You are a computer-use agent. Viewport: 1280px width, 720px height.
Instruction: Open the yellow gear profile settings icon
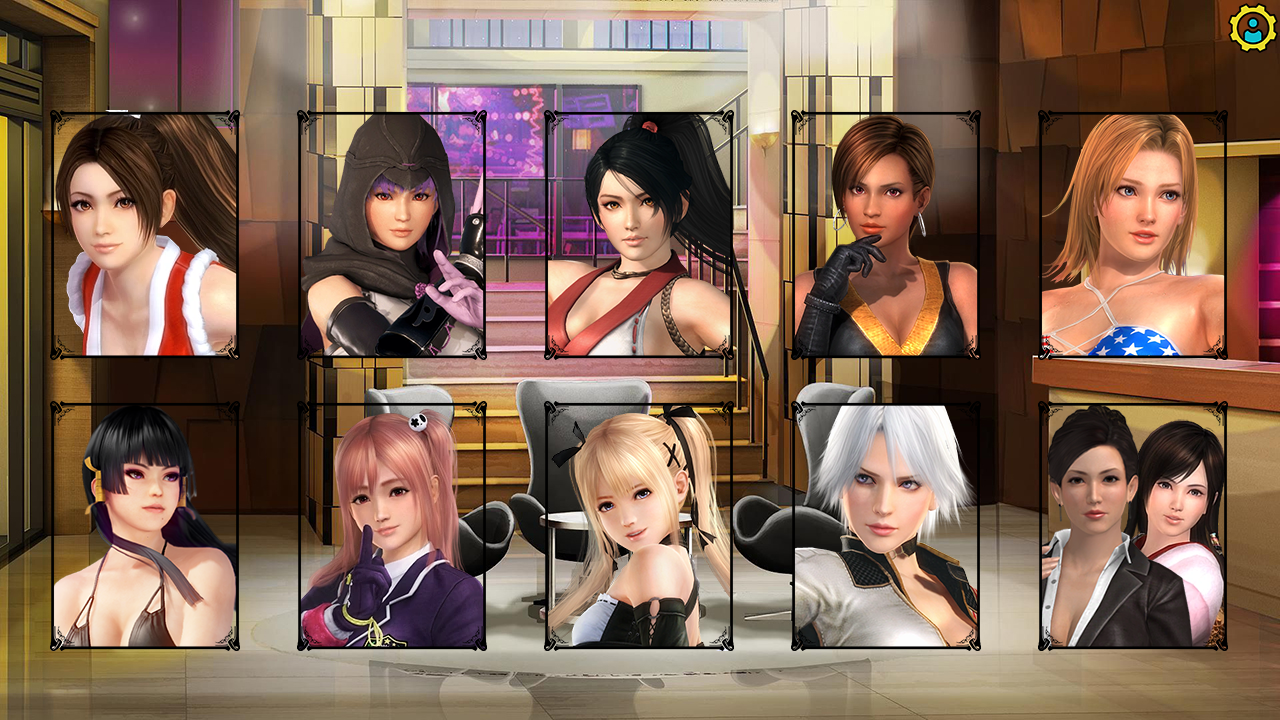(1250, 28)
